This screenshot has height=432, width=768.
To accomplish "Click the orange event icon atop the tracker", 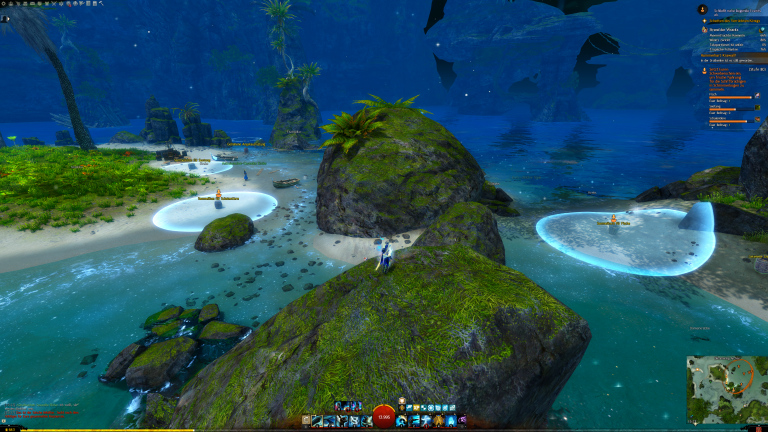I will point(702,9).
